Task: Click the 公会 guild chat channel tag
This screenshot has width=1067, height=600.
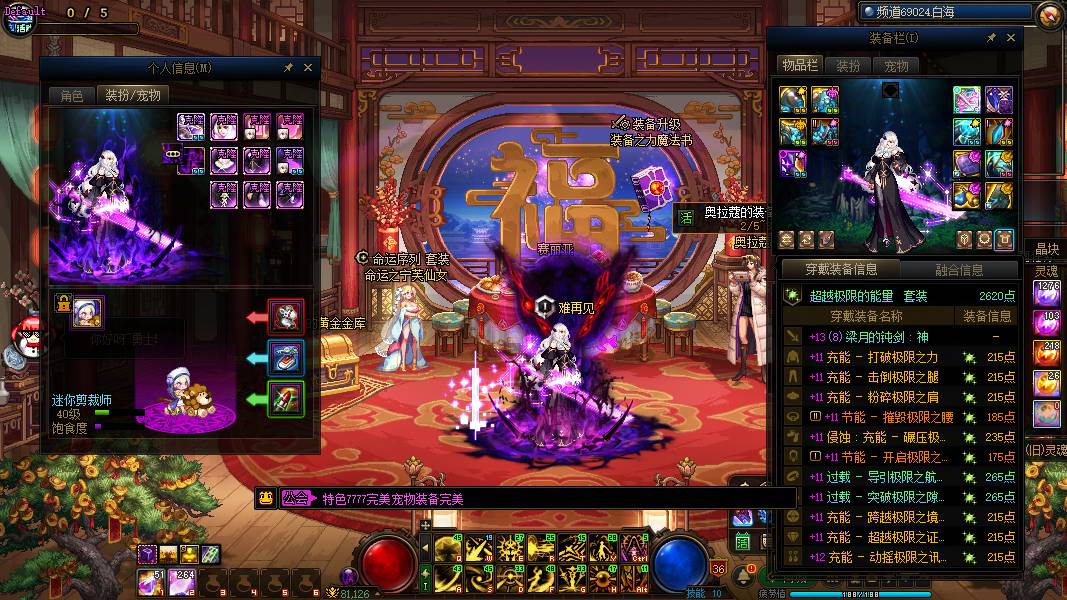Action: 295,499
